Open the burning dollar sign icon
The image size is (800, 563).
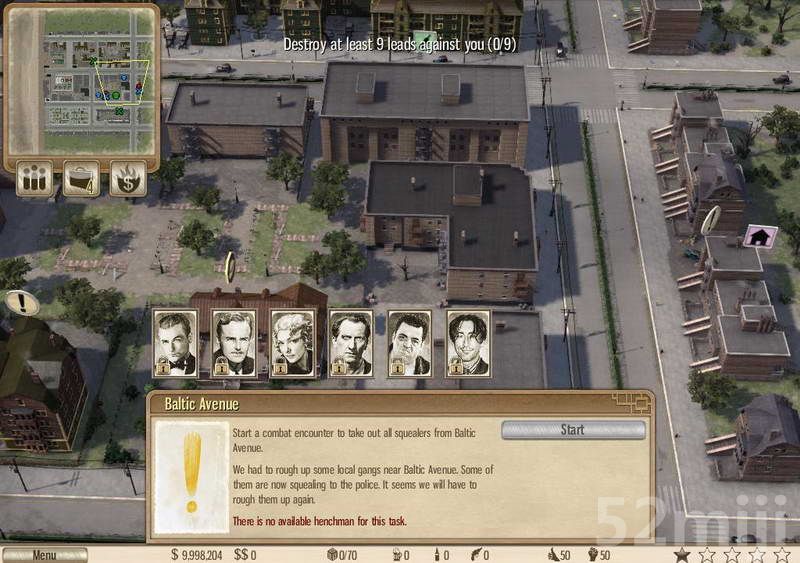pyautogui.click(x=128, y=179)
